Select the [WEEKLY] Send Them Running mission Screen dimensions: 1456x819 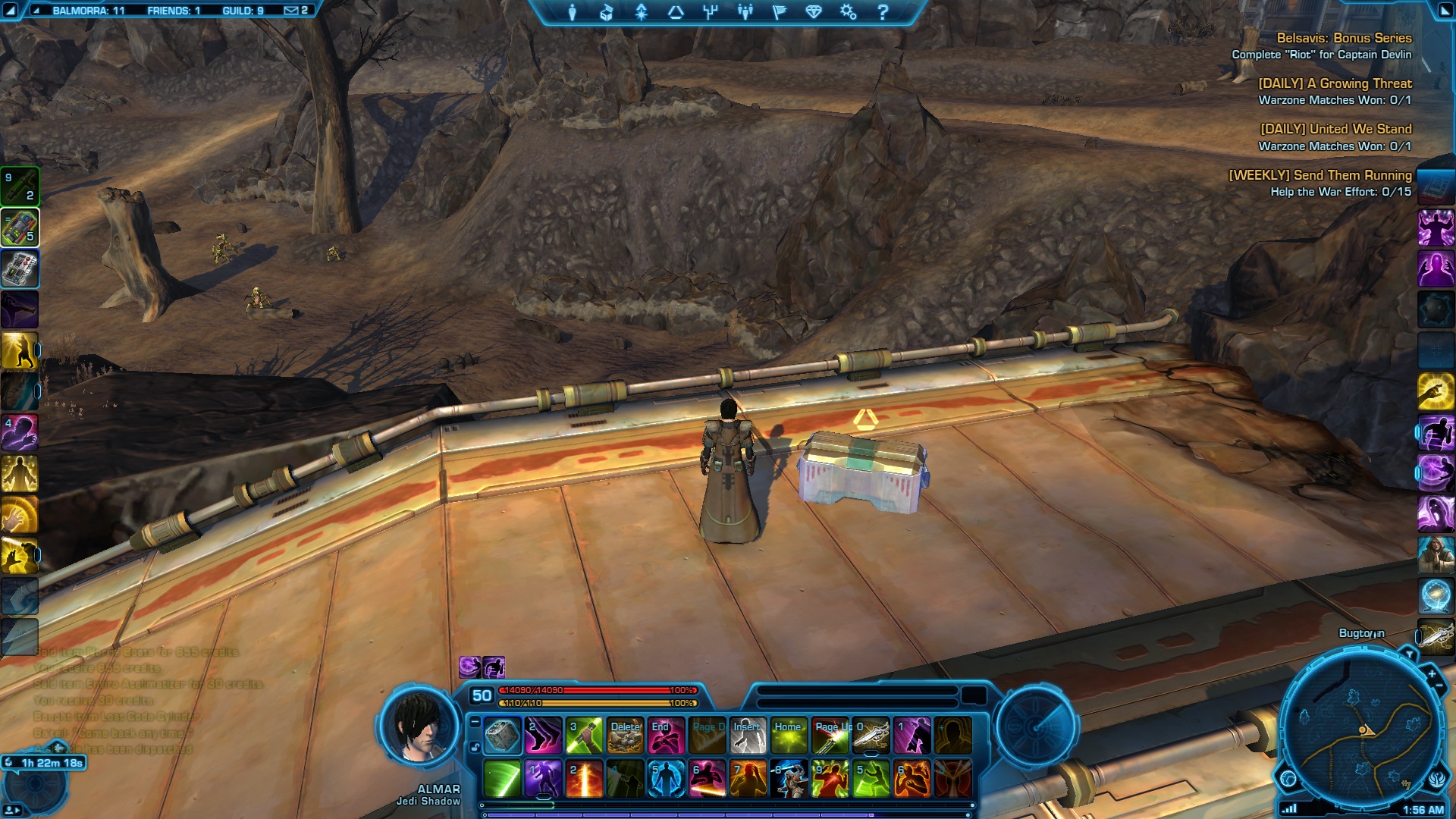tap(1319, 175)
